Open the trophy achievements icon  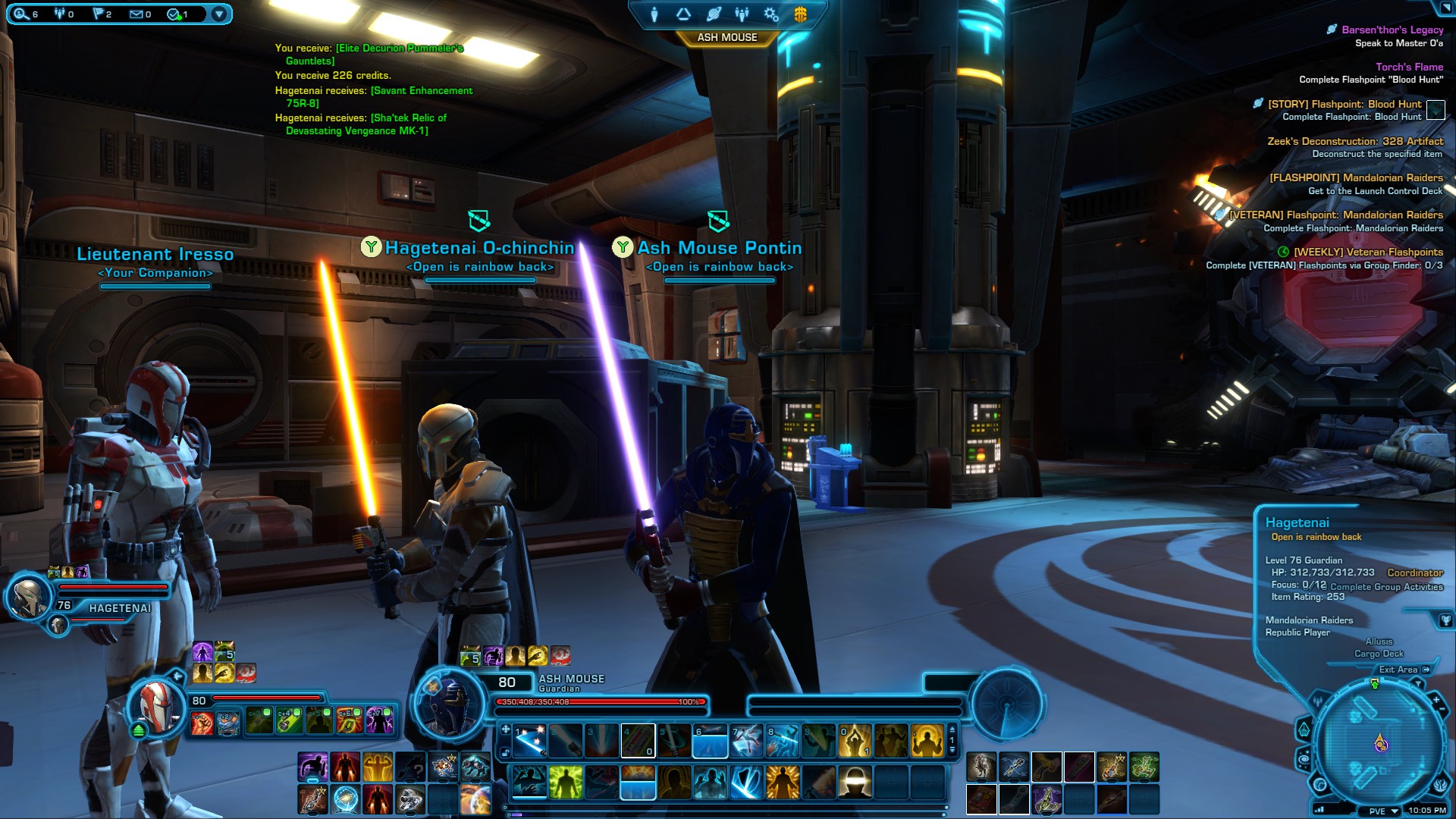[1445, 621]
